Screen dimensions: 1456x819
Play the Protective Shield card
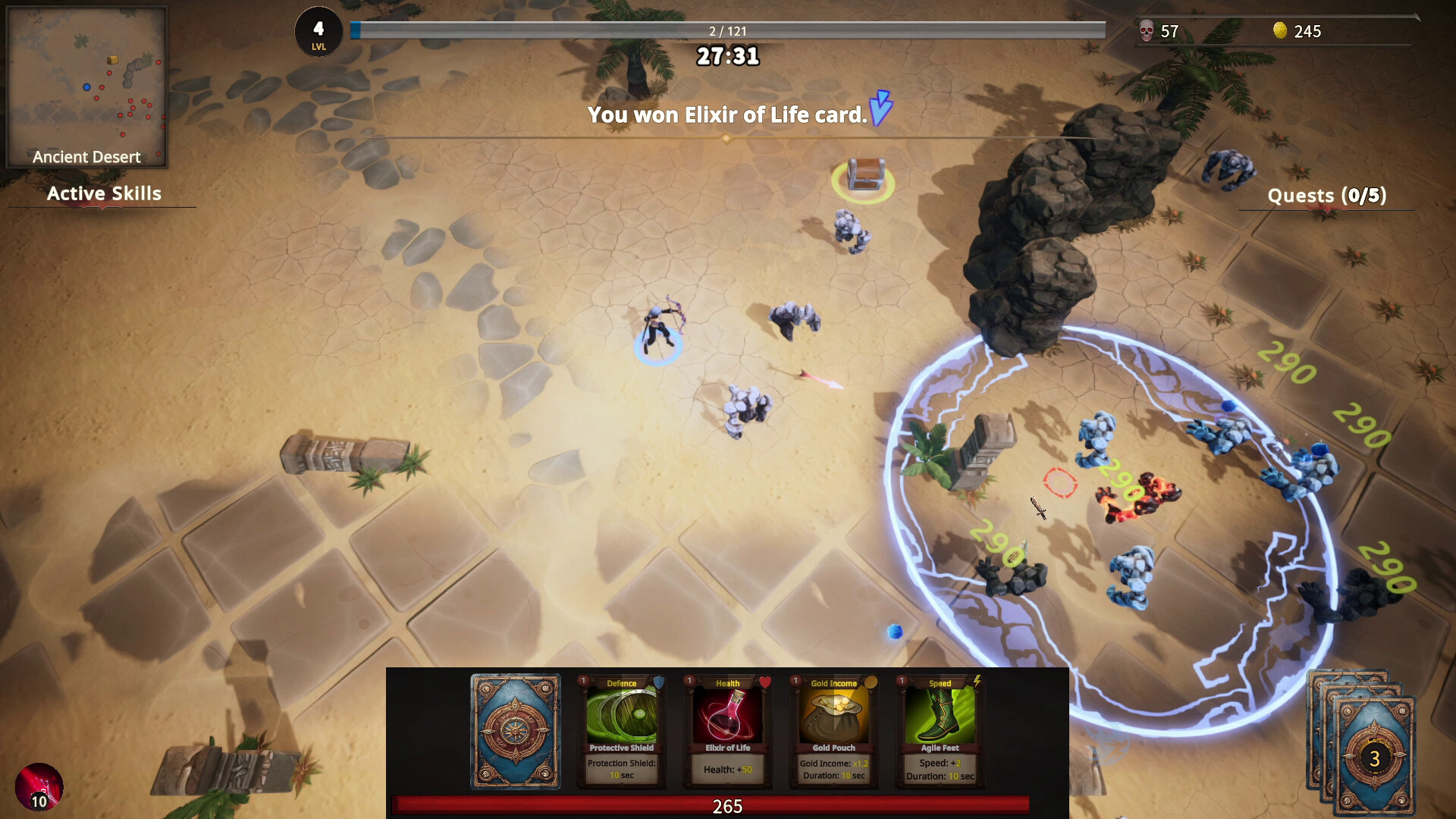(x=621, y=730)
